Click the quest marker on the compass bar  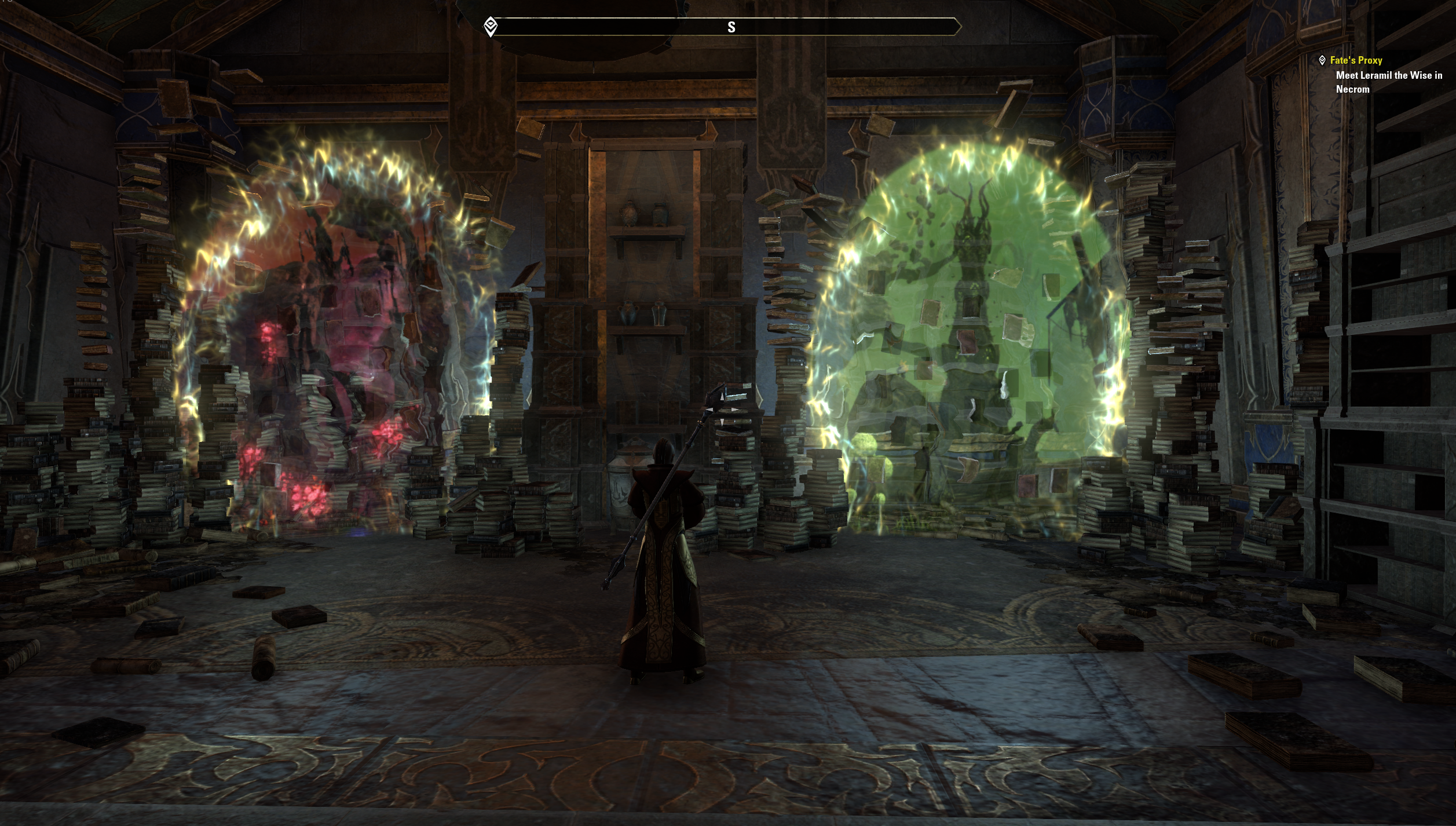[491, 26]
